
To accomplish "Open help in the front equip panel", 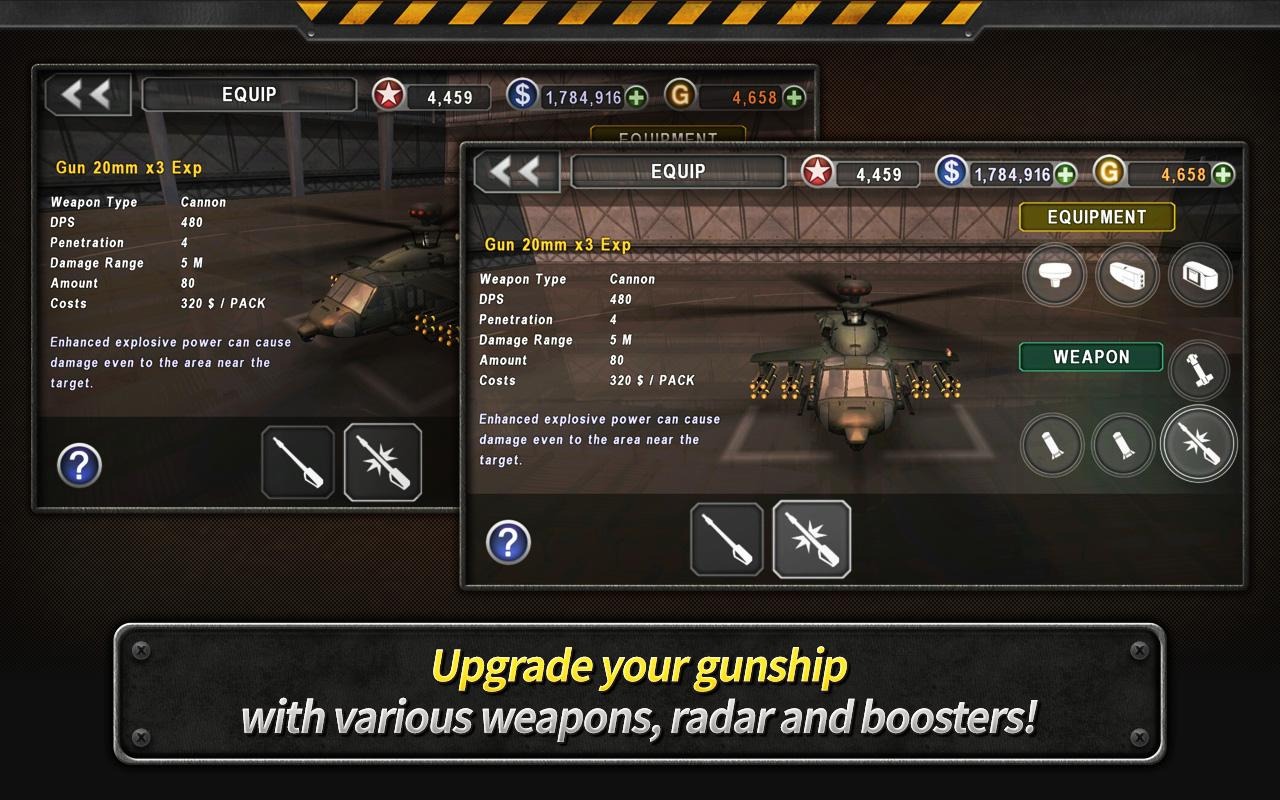I will (508, 542).
